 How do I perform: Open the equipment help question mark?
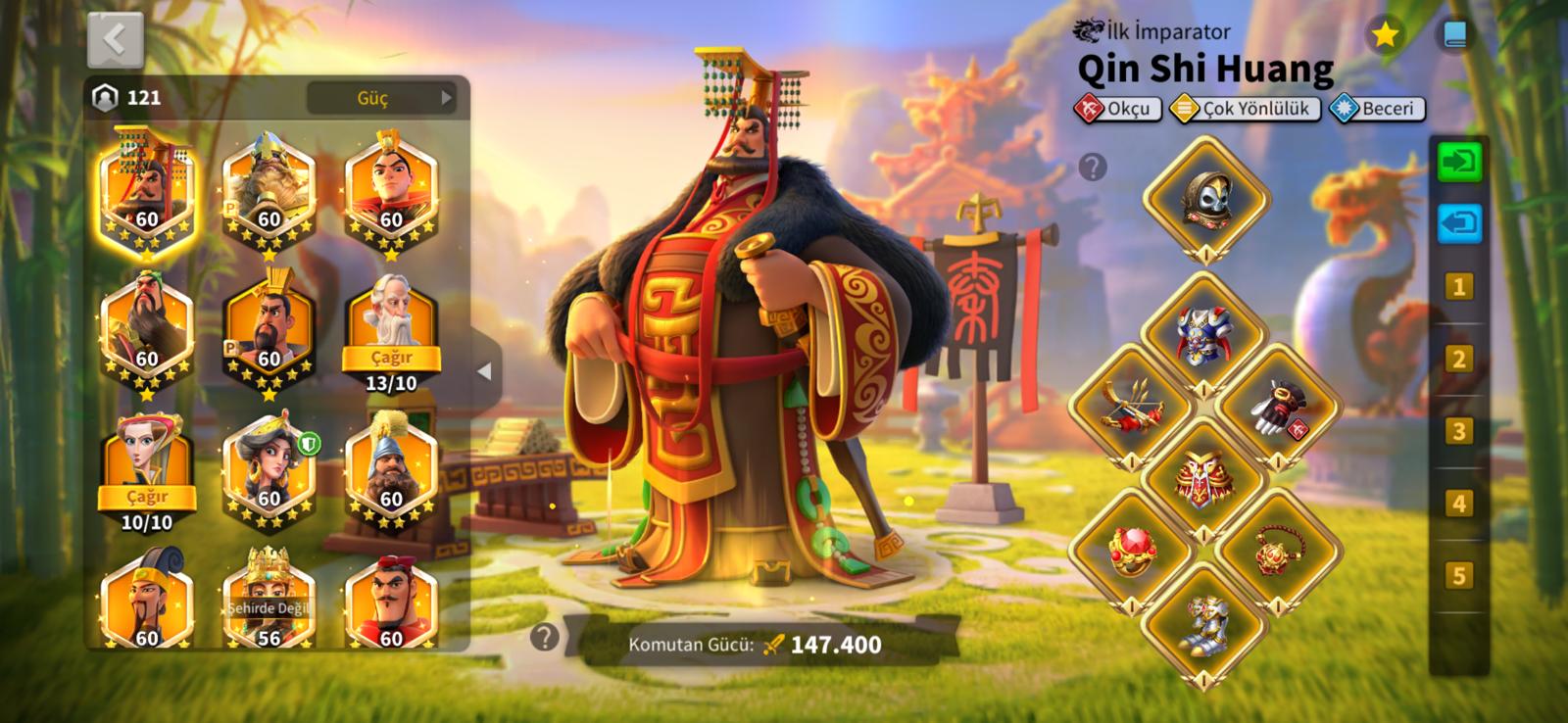coord(1093,168)
